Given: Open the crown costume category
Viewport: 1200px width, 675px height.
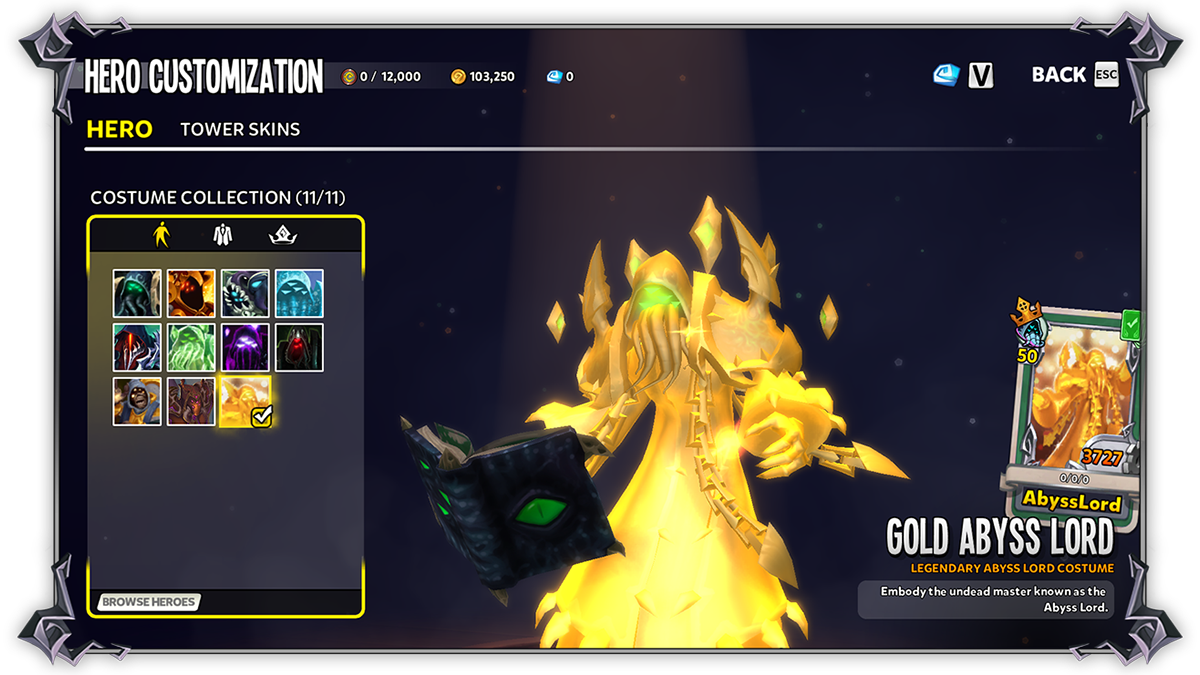Looking at the screenshot, I should 283,234.
